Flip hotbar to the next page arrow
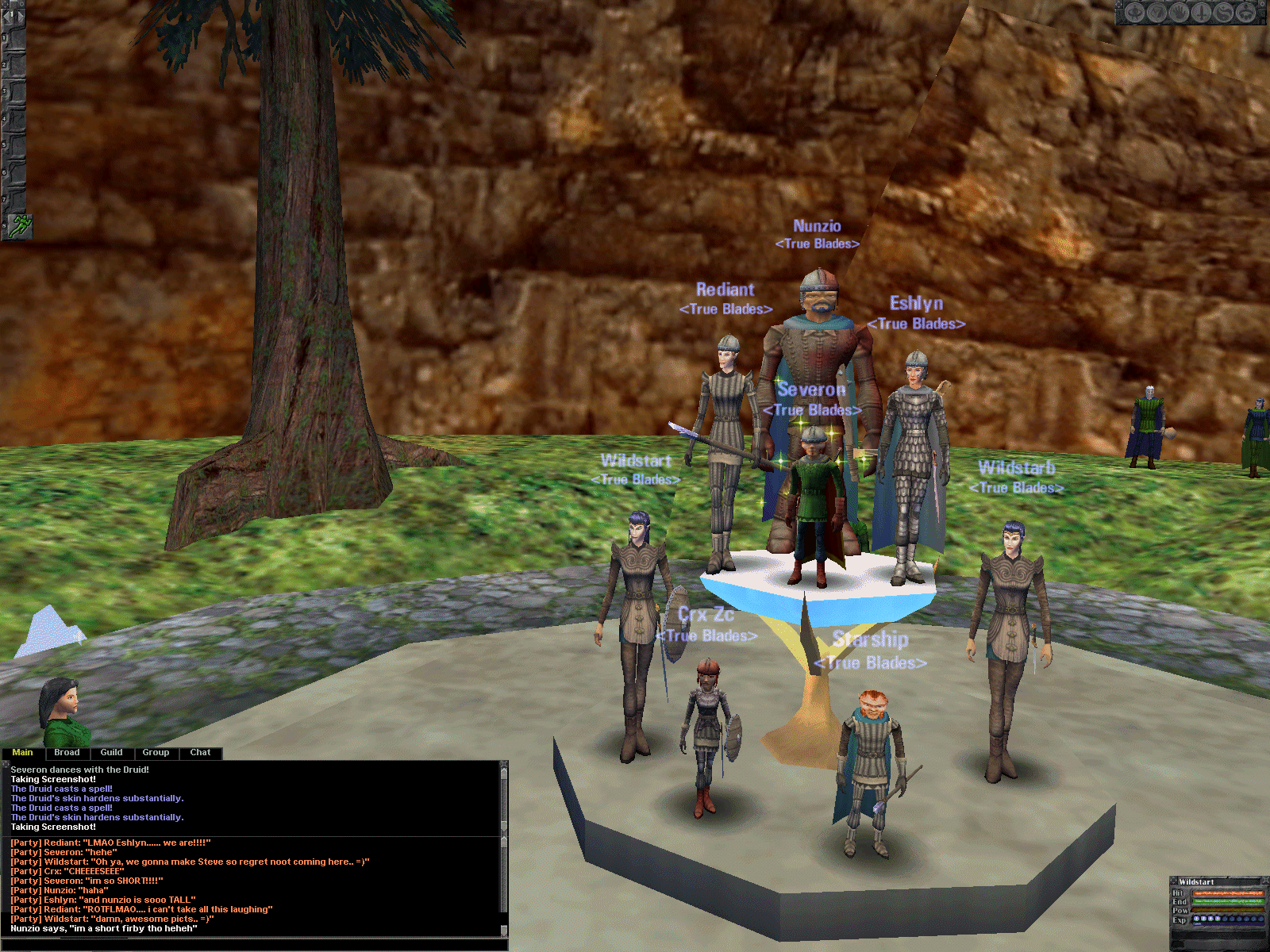This screenshot has height=952, width=1270. tap(21, 16)
